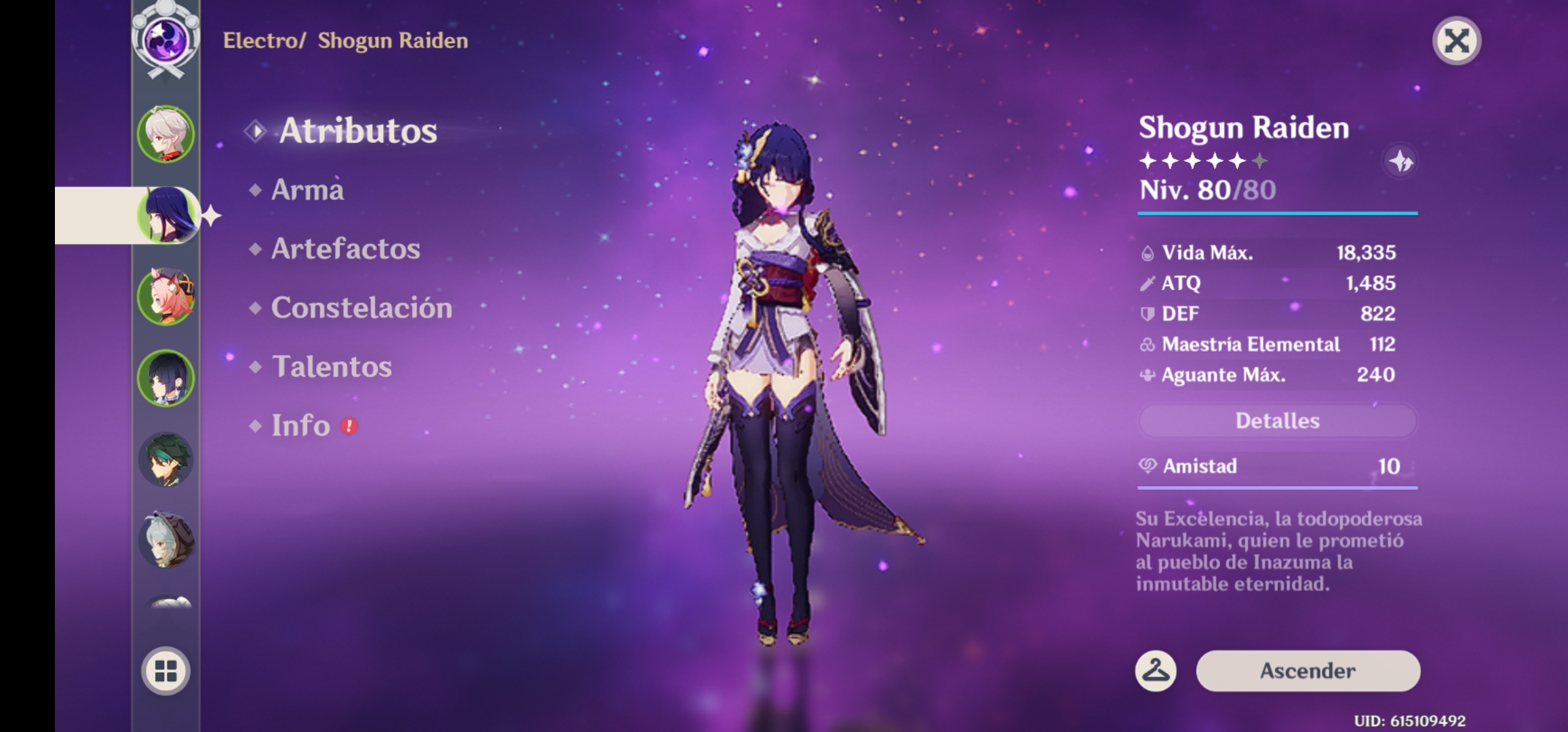Screen dimensions: 1568x732
Task: Open the outfit hanger button
Action: click(x=1156, y=671)
